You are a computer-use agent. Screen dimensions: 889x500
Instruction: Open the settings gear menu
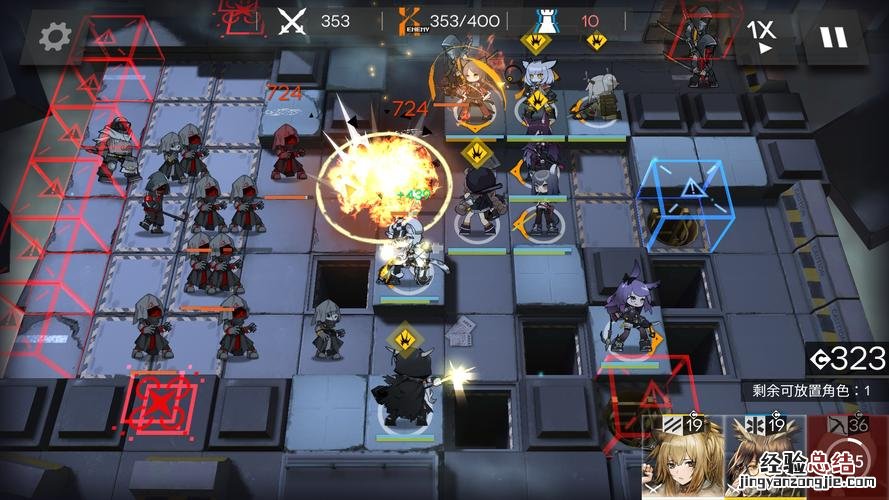tap(52, 36)
